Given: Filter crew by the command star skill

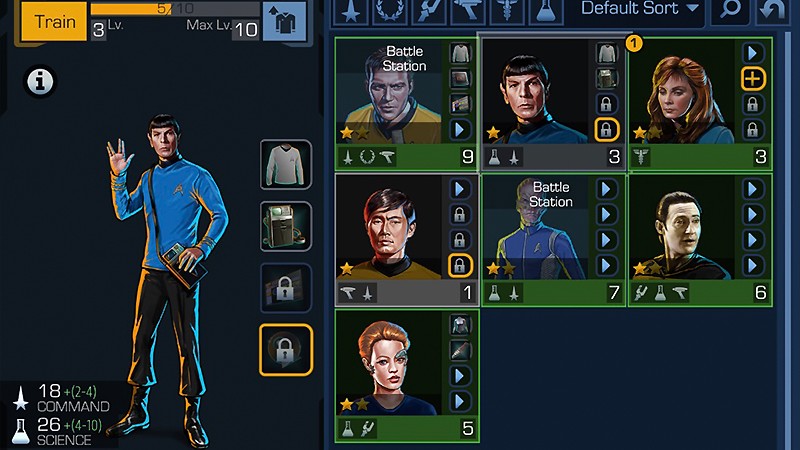Looking at the screenshot, I should click(351, 10).
